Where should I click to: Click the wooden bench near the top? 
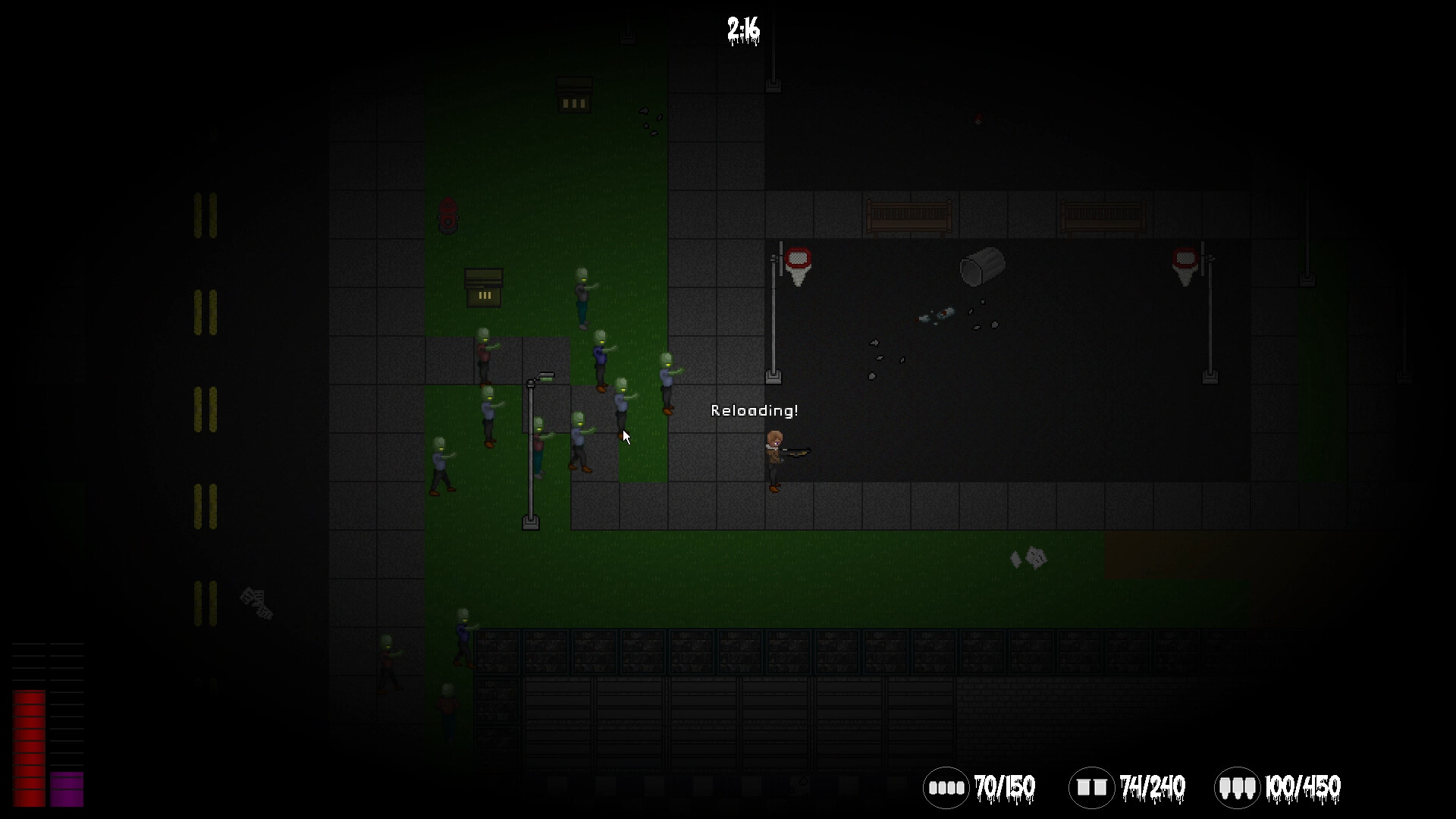pyautogui.click(x=908, y=215)
